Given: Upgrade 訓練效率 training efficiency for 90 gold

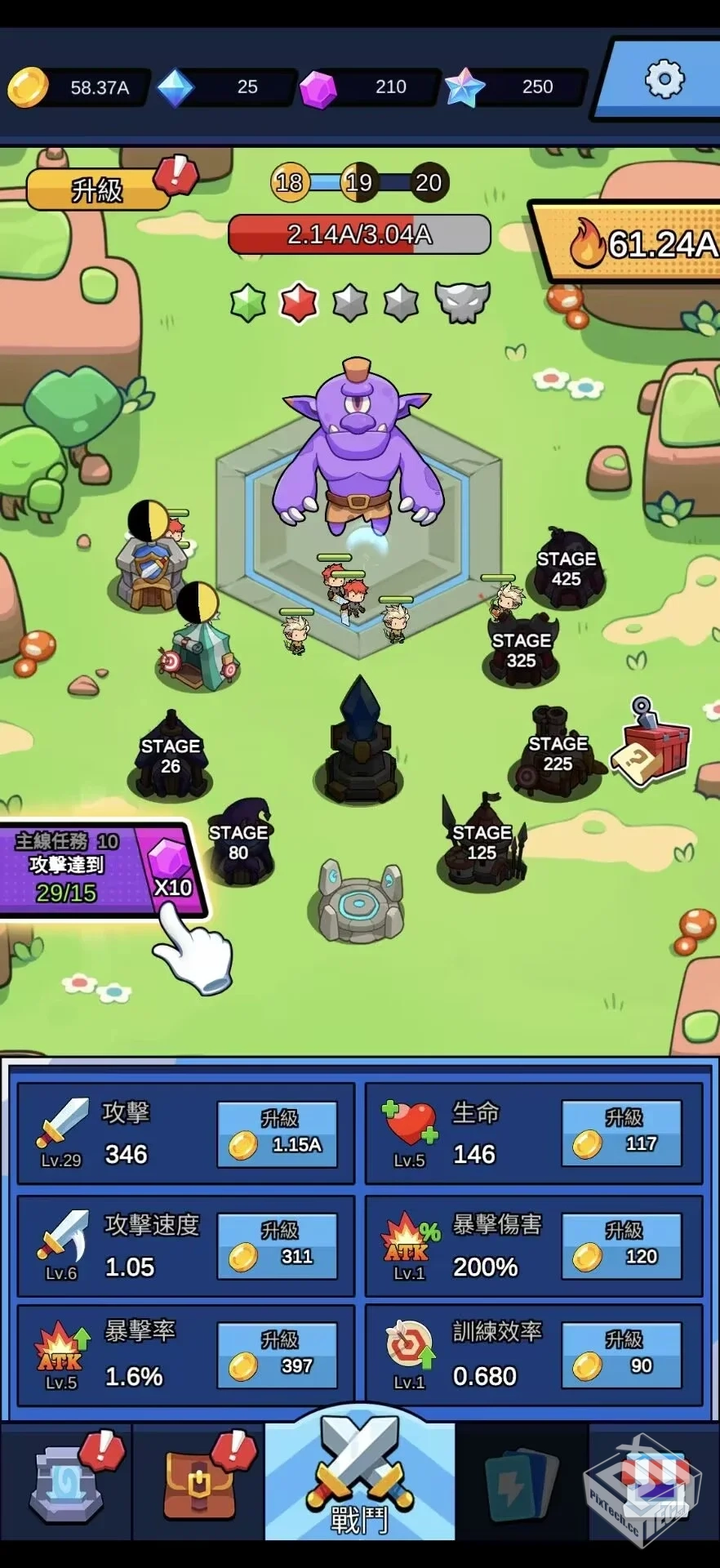Looking at the screenshot, I should [621, 1355].
